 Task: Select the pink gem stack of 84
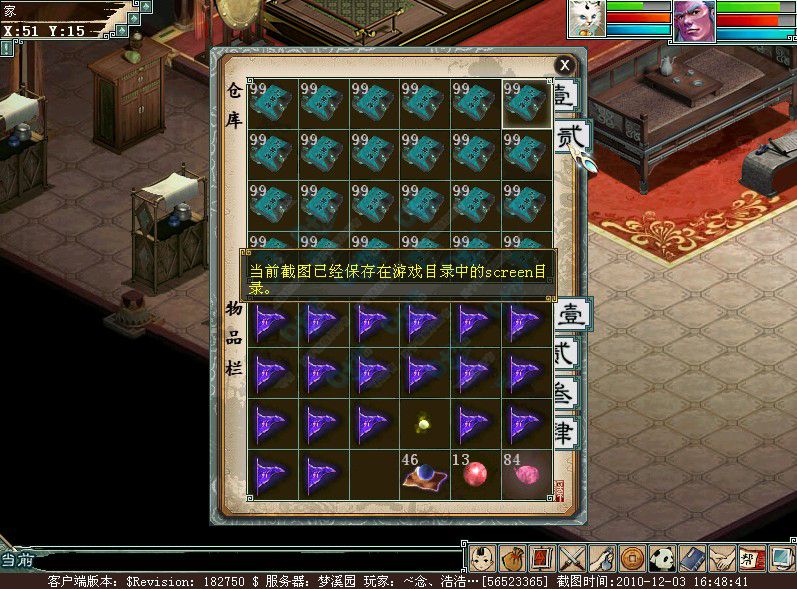(x=526, y=474)
